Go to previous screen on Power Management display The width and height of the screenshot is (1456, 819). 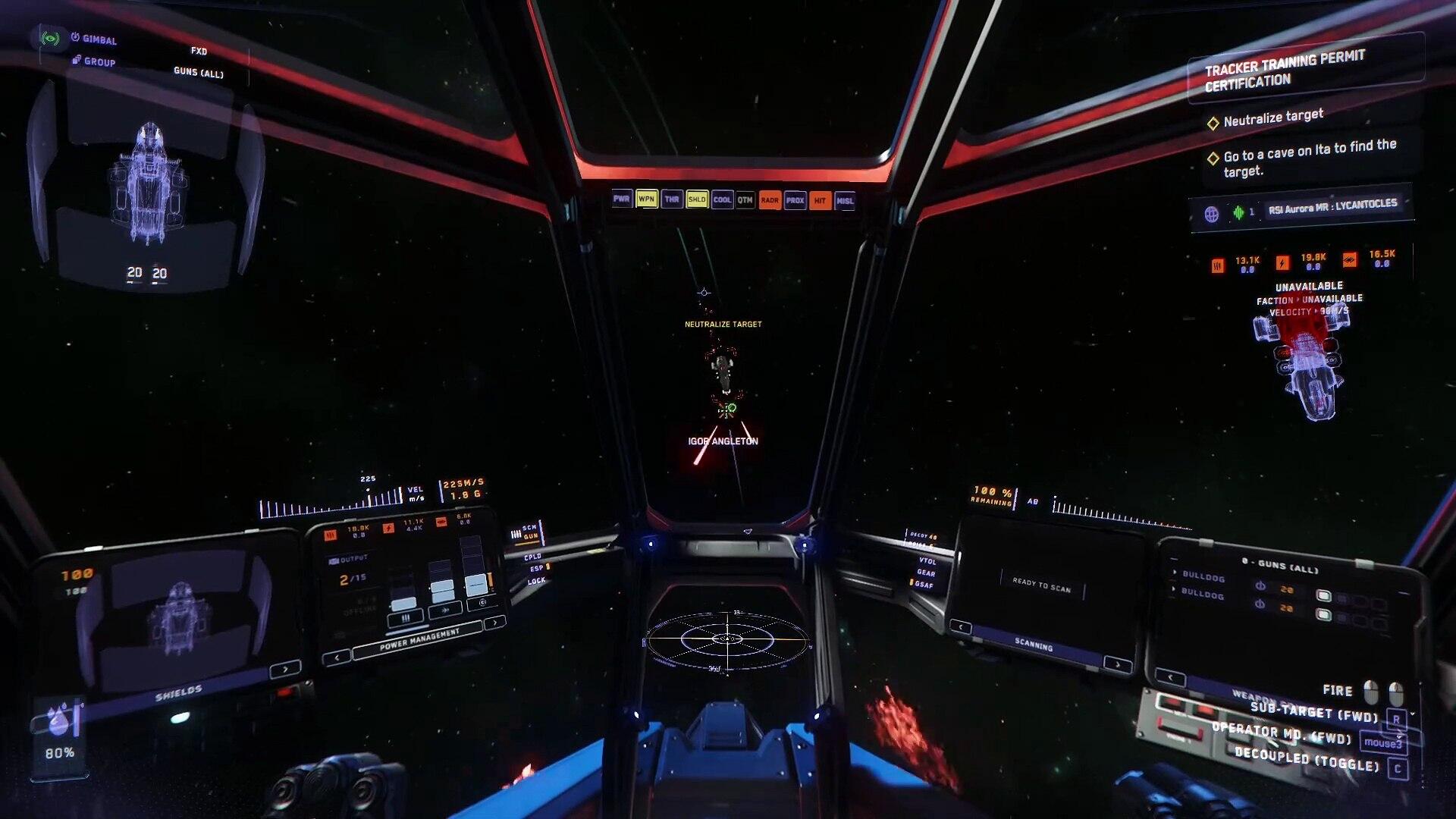coord(336,657)
